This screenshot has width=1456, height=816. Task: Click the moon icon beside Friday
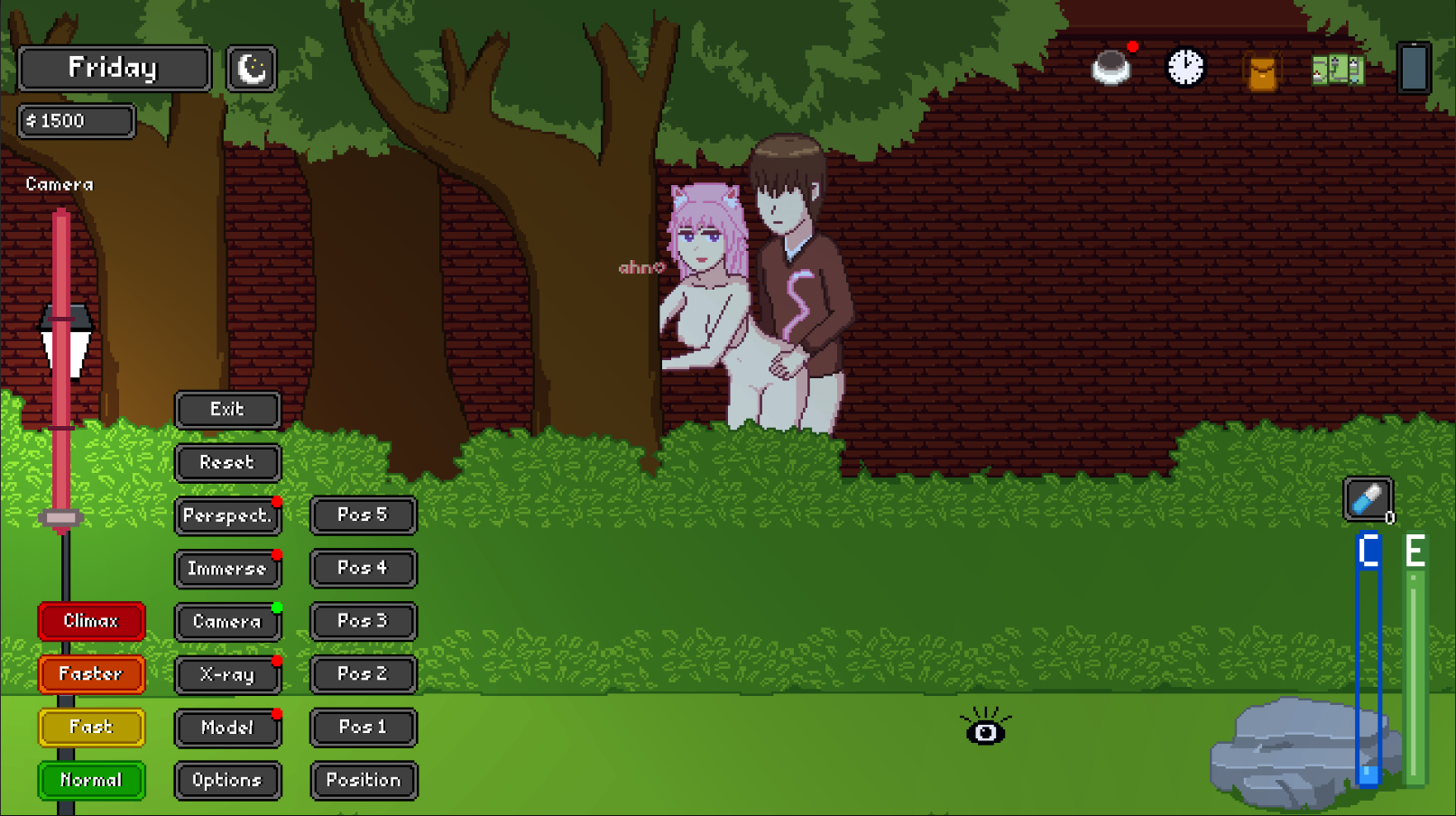tap(251, 68)
